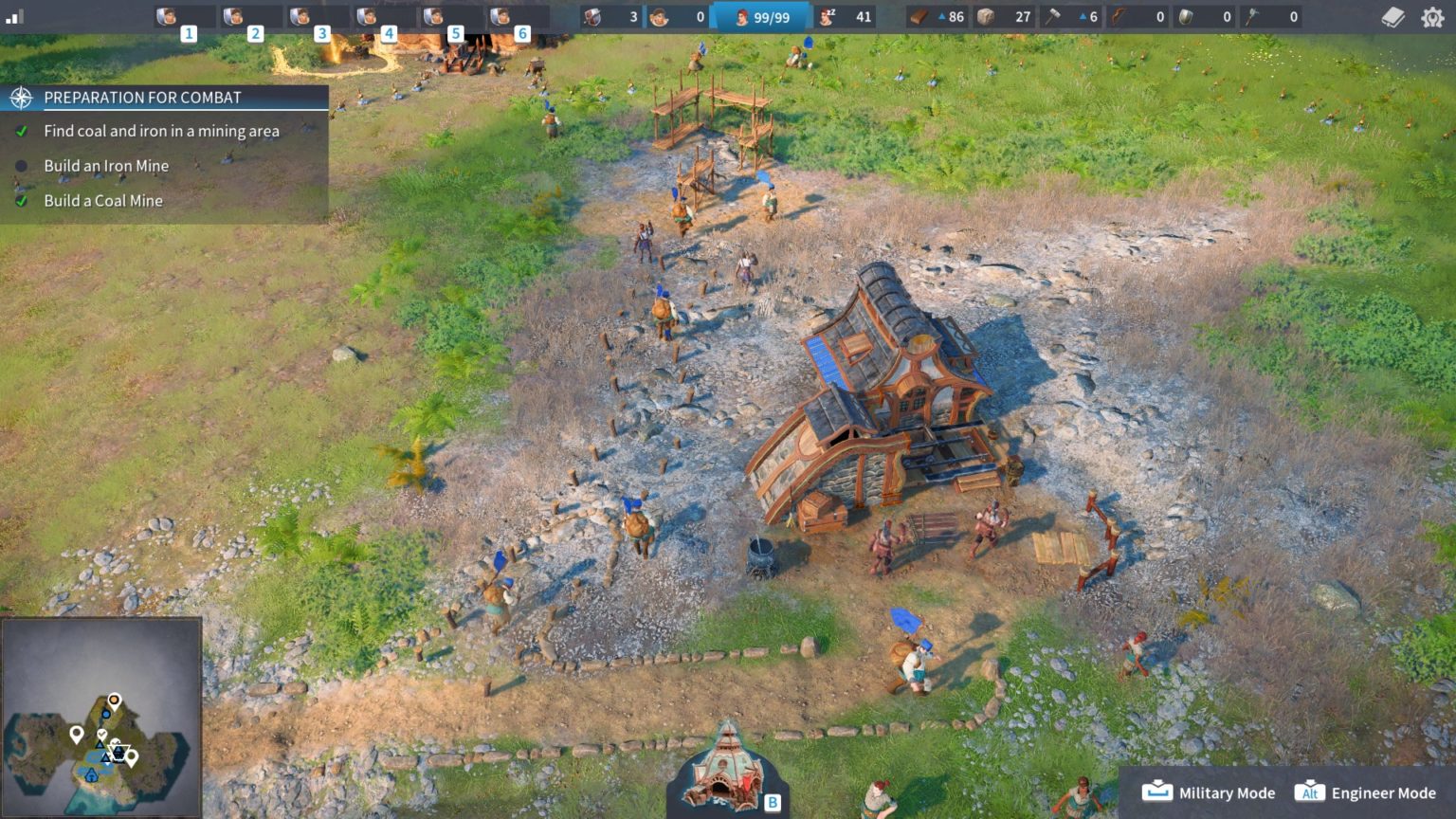Open the settings gear menu

point(1431,17)
